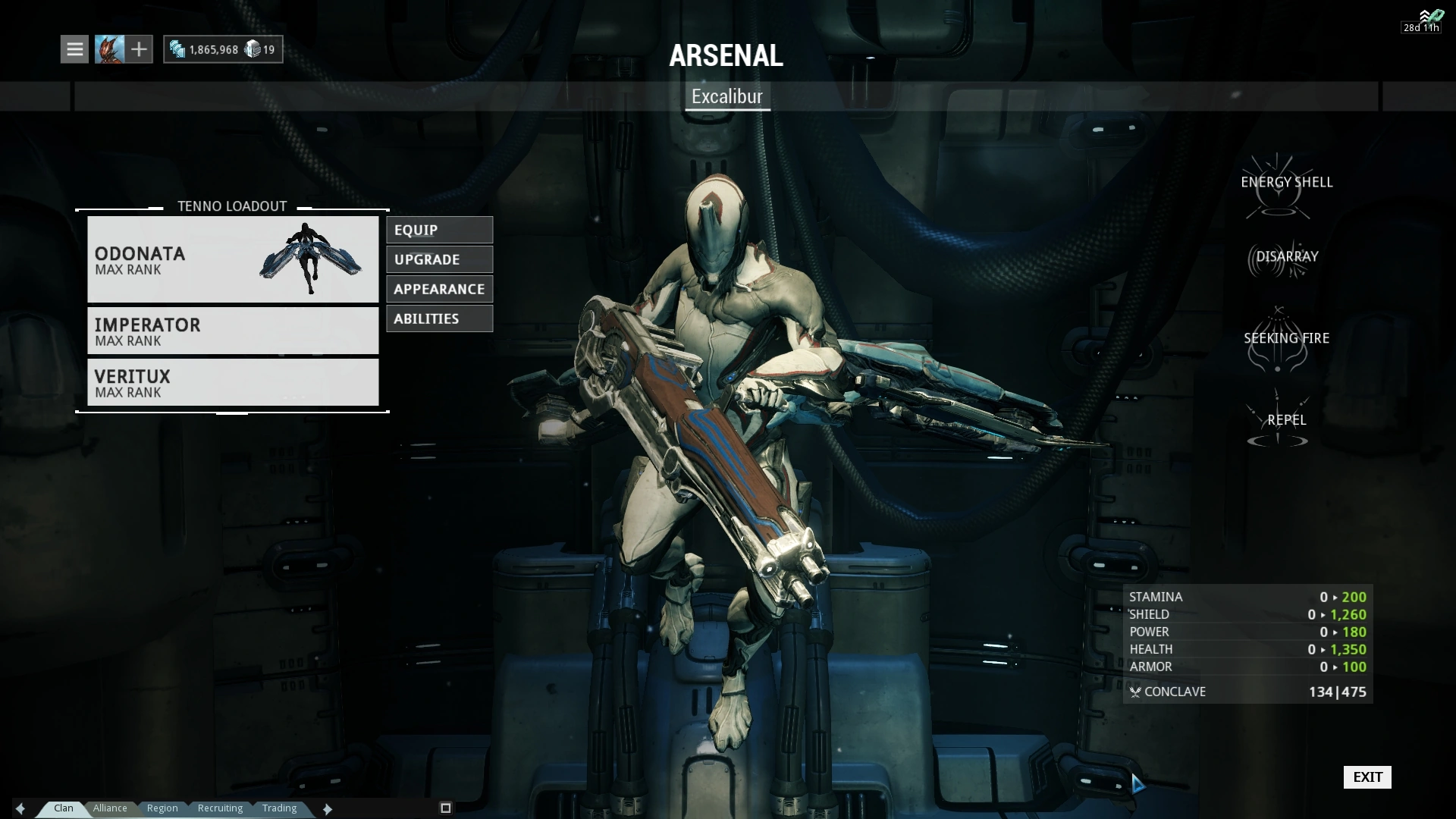Select the Seeking Fire ability
1456x819 pixels.
pos(1286,338)
